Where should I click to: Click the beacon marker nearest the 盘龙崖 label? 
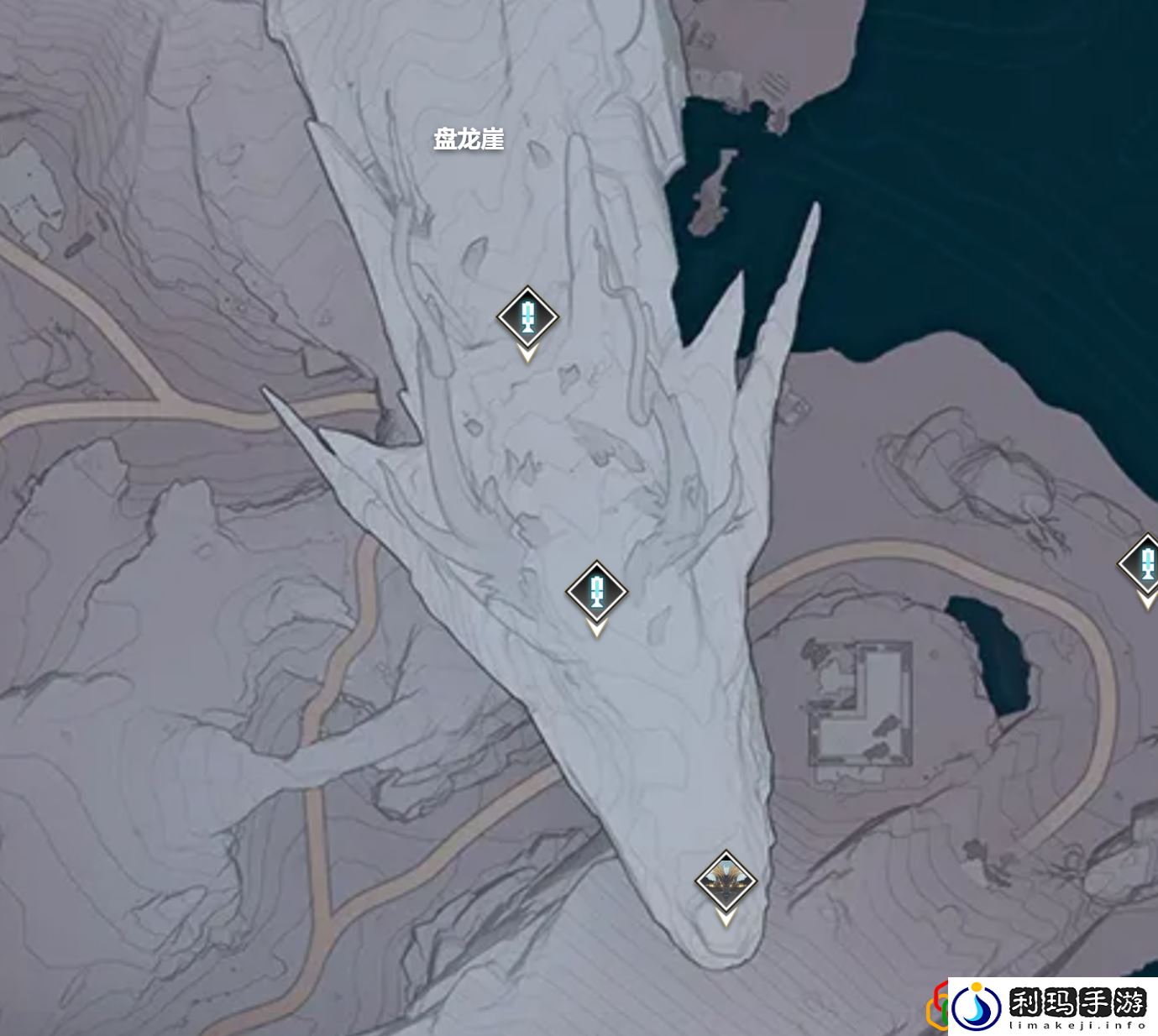(527, 317)
